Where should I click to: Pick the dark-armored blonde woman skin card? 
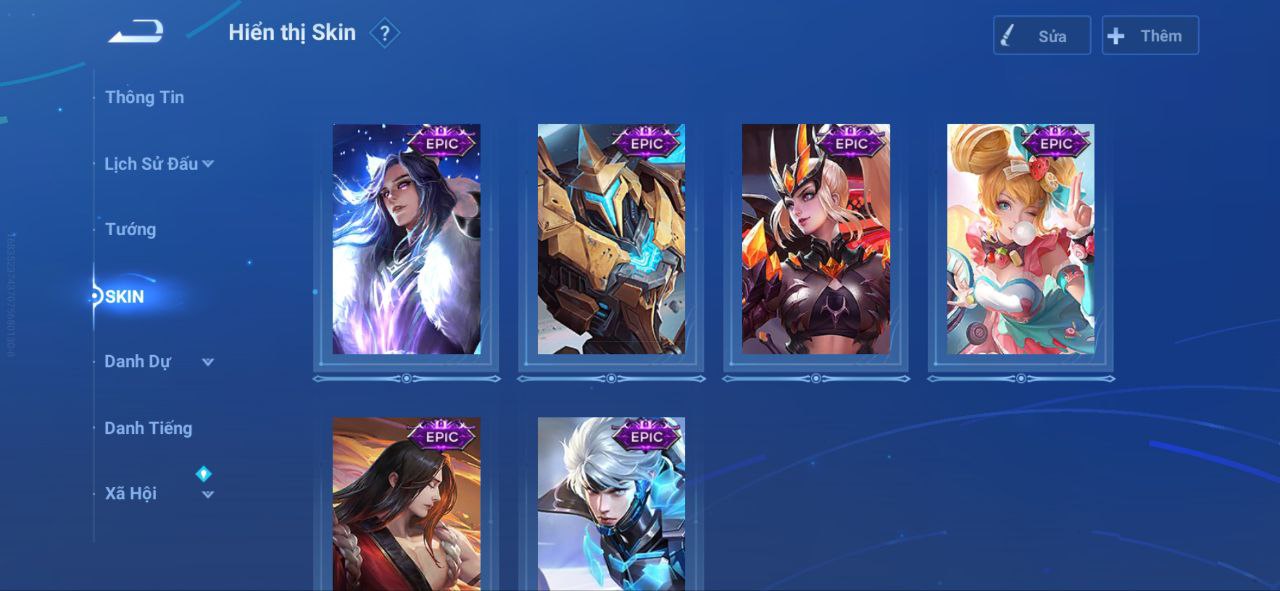click(815, 240)
